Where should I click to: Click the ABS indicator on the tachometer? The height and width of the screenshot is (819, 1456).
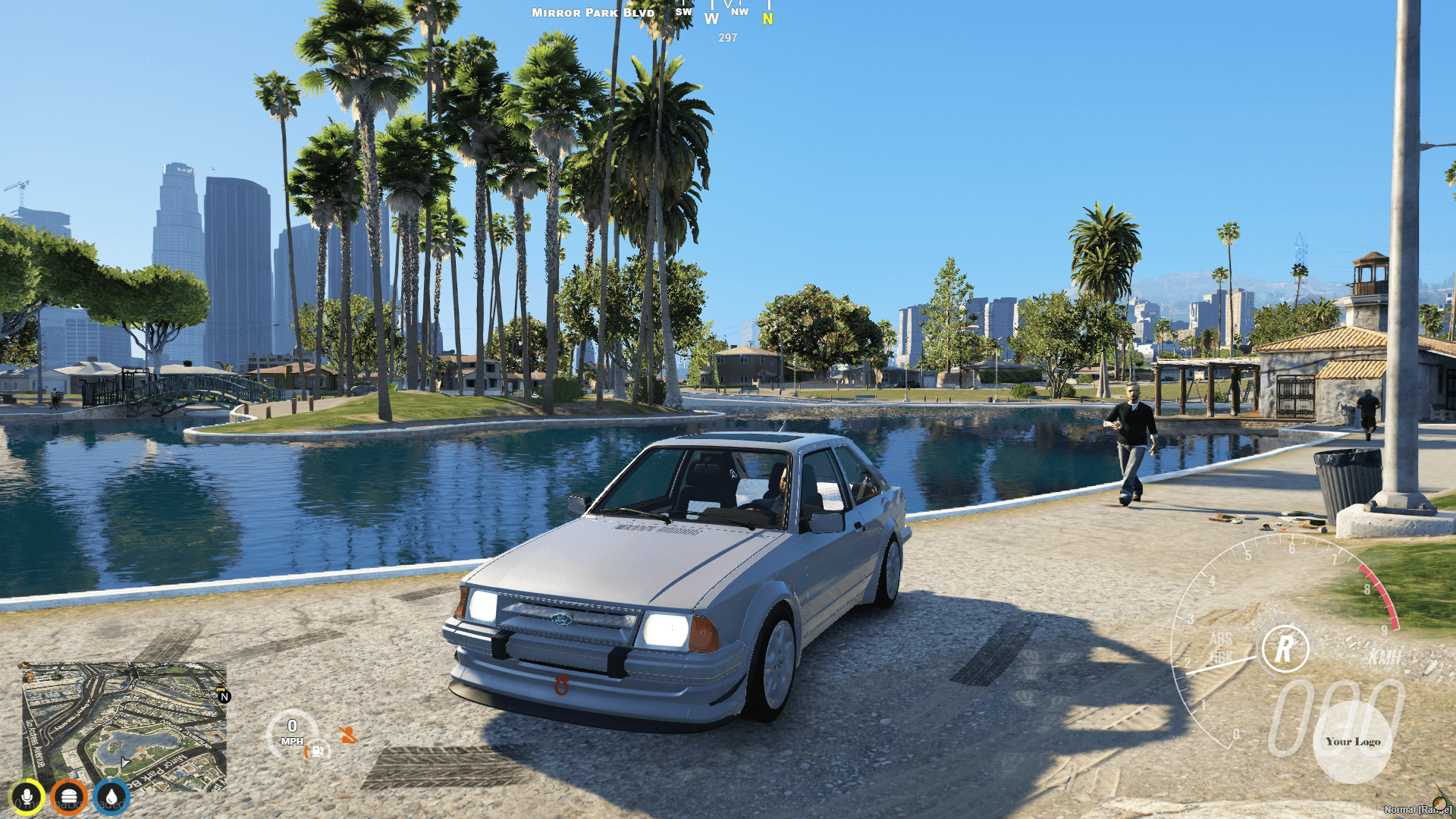point(1221,638)
